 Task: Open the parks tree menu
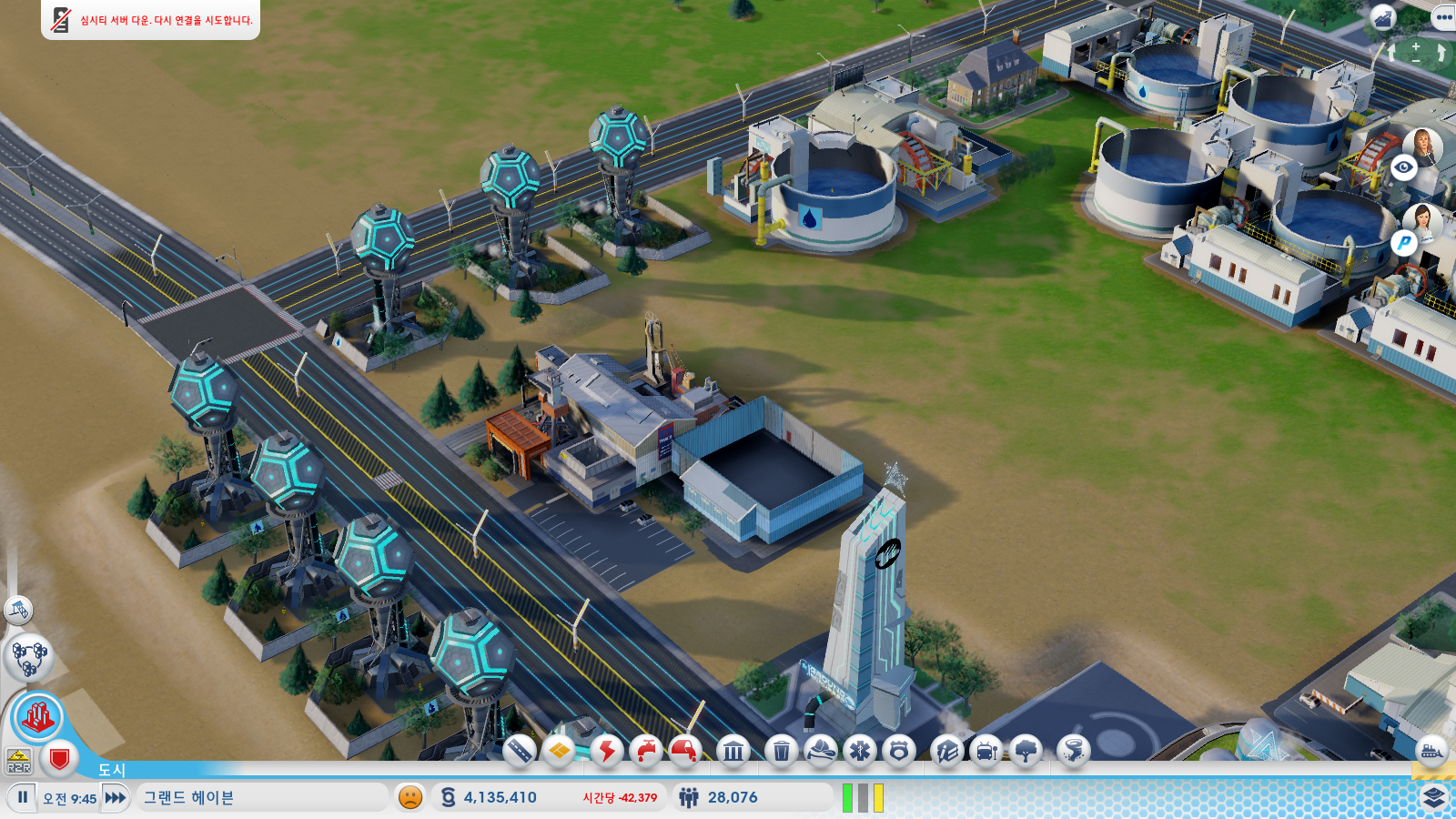tap(1026, 751)
